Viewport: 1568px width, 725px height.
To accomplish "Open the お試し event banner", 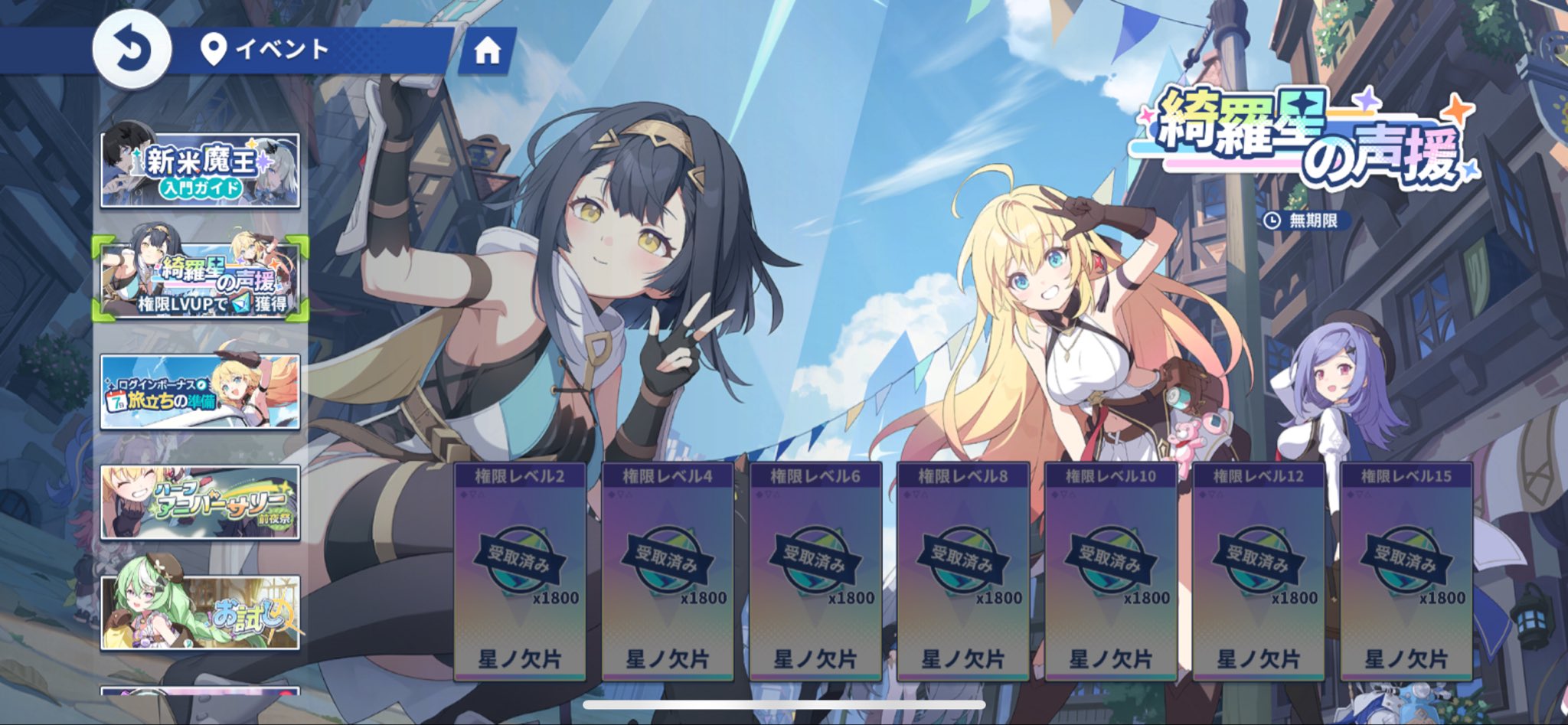I will coord(200,613).
